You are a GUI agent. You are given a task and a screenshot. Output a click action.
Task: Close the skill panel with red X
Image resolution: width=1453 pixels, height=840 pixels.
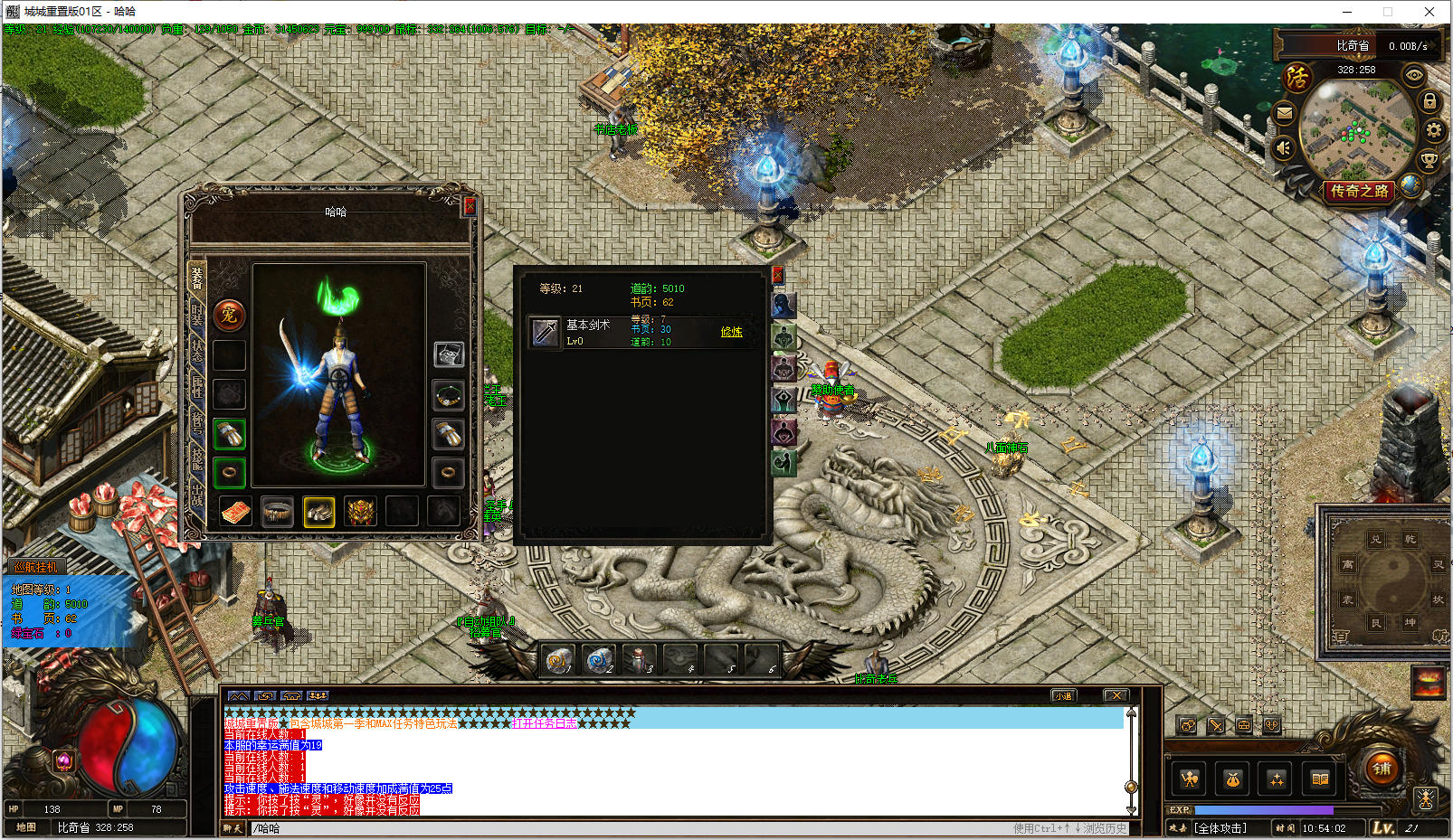[x=777, y=275]
